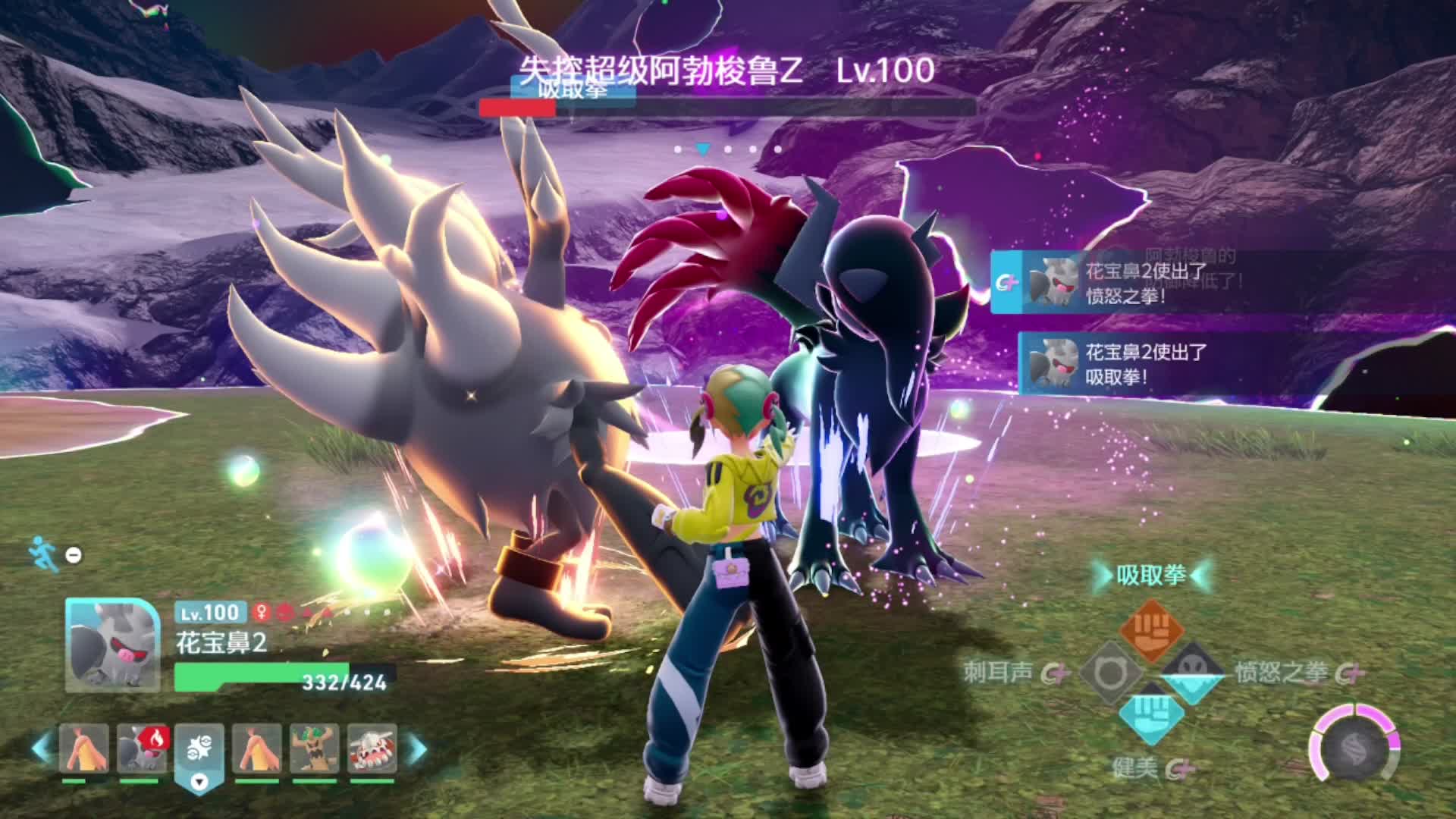Image resolution: width=1456 pixels, height=819 pixels.
Task: Open the Poké Ball swap slot
Action: pyautogui.click(x=199, y=749)
